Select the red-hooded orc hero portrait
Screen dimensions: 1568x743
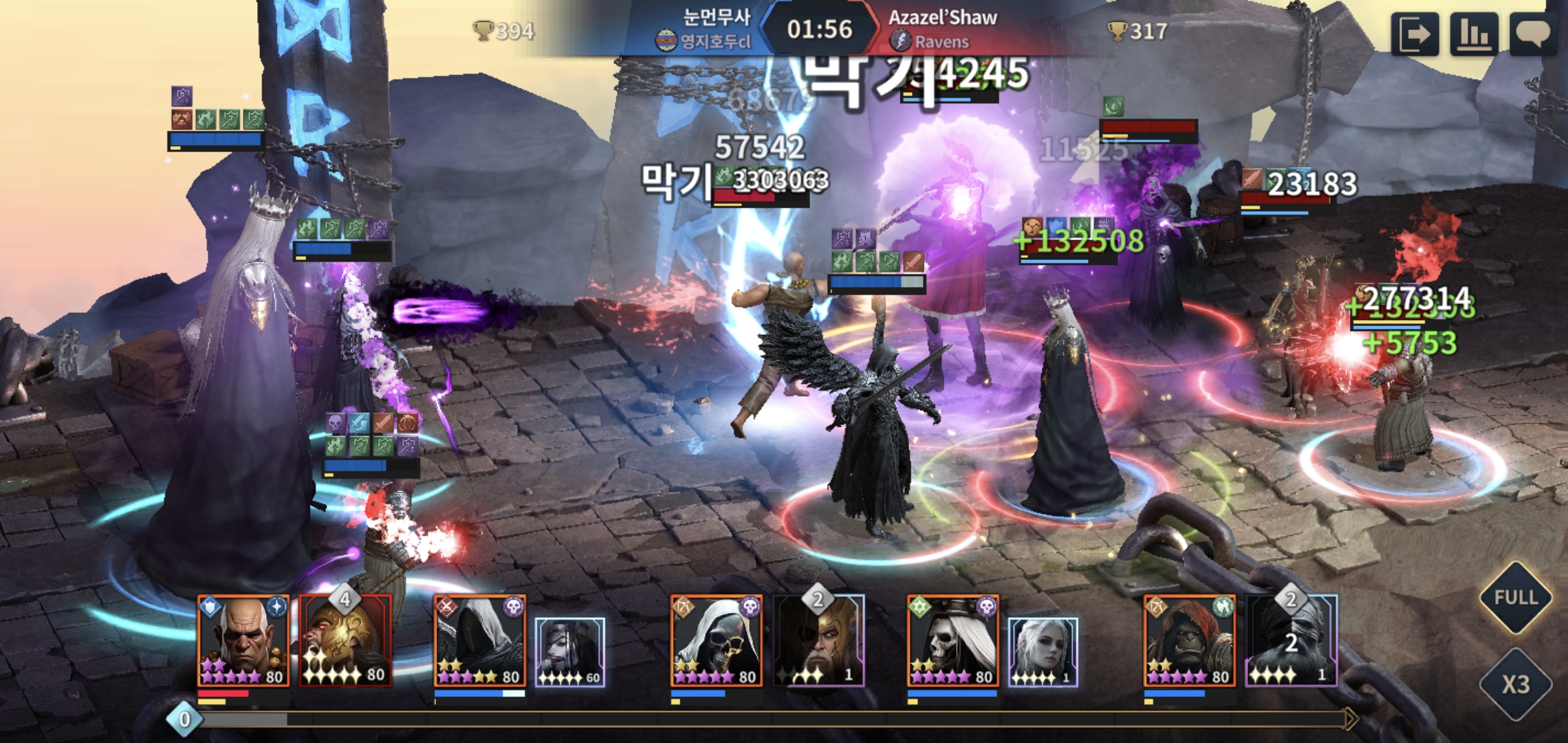(x=1189, y=641)
